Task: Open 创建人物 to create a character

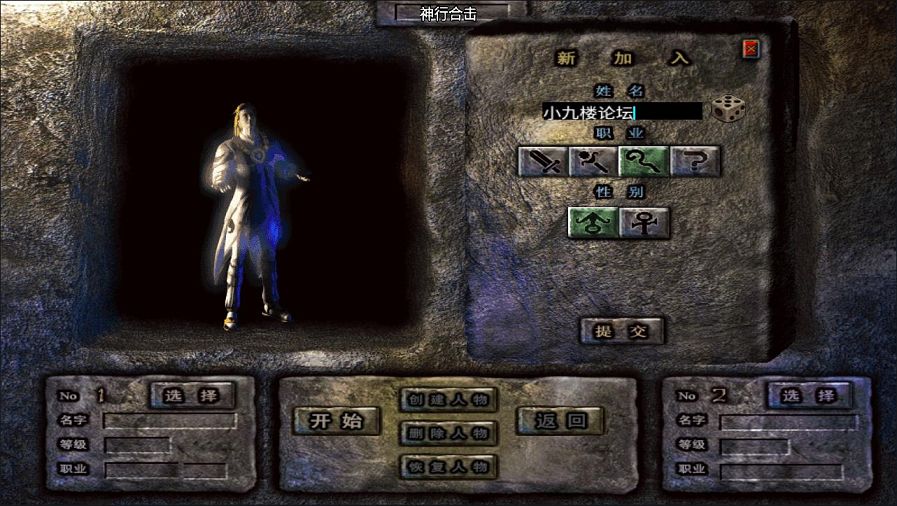Action: click(x=447, y=400)
